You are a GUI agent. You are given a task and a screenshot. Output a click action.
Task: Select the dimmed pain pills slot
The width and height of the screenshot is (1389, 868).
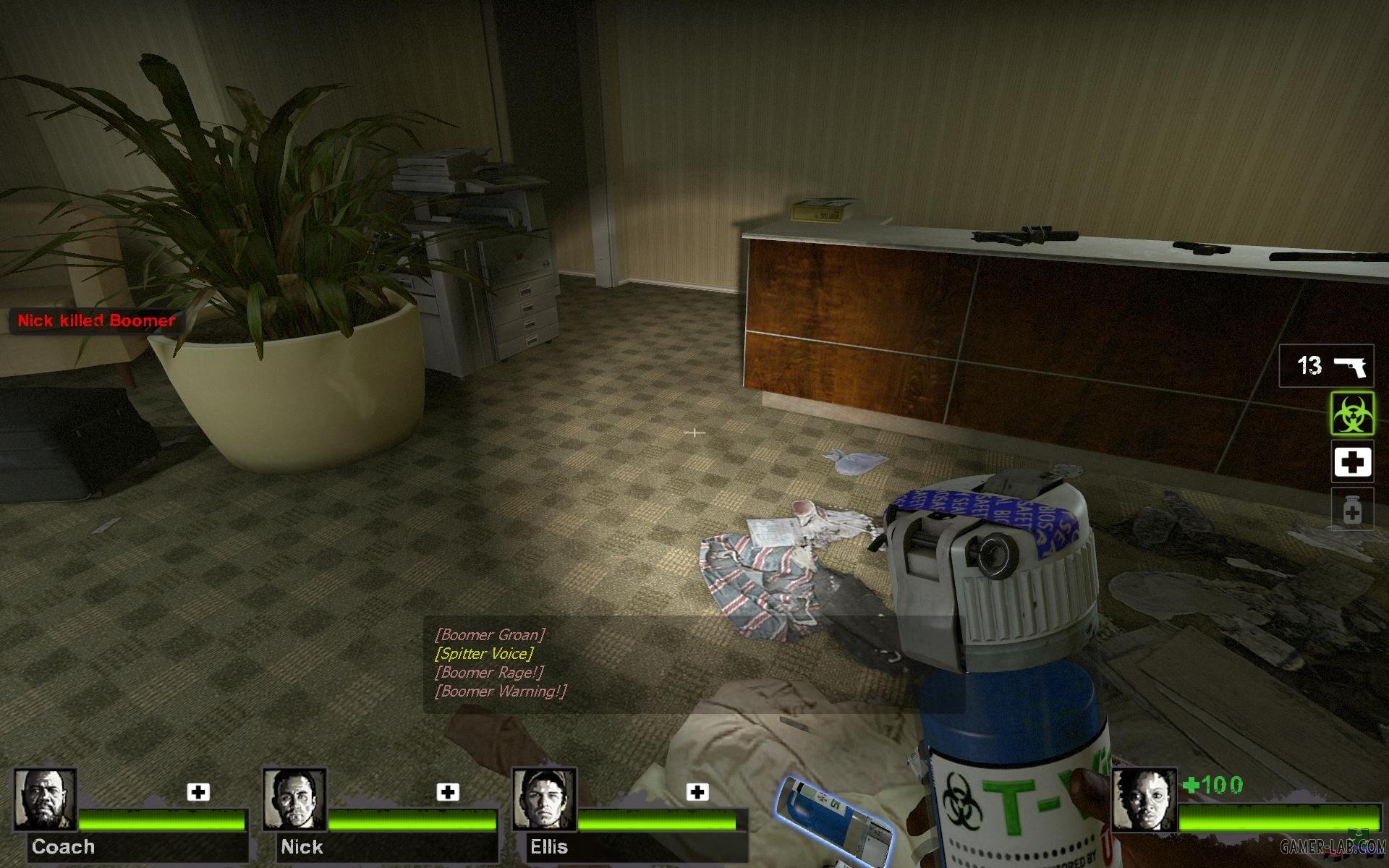1352,510
